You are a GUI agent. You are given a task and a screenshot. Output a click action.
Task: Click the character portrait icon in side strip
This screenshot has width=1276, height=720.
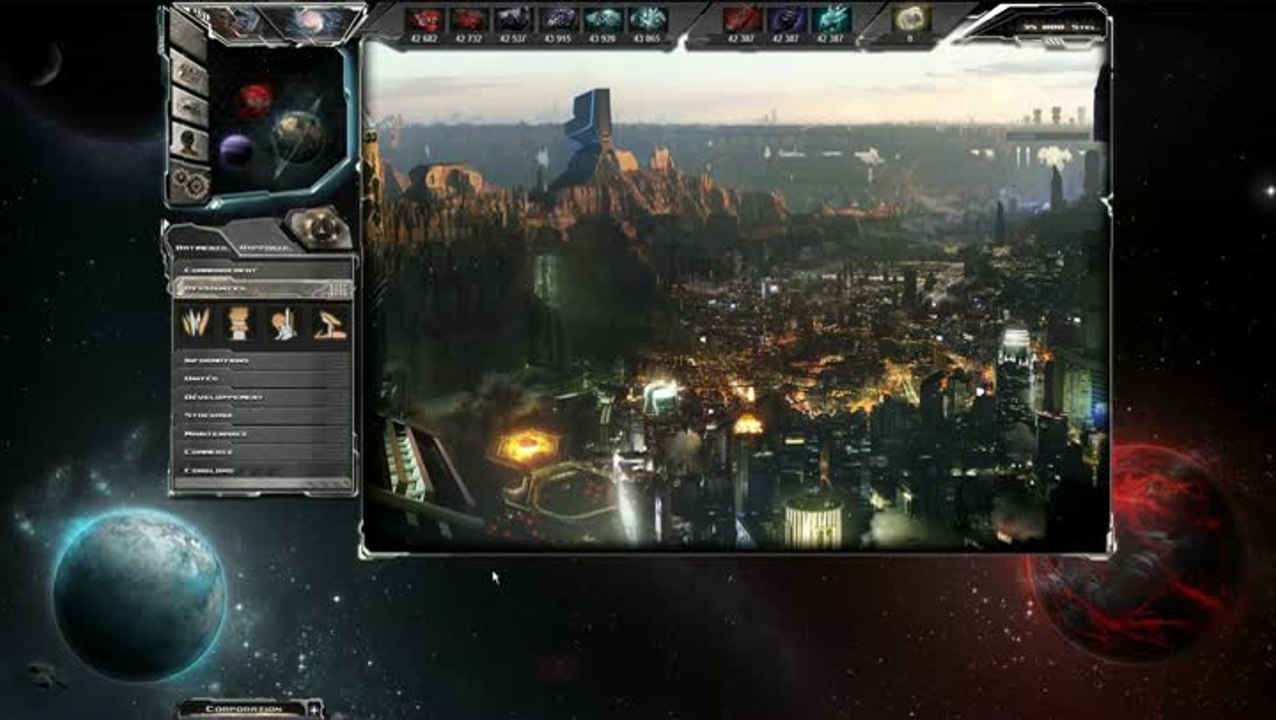tap(188, 142)
